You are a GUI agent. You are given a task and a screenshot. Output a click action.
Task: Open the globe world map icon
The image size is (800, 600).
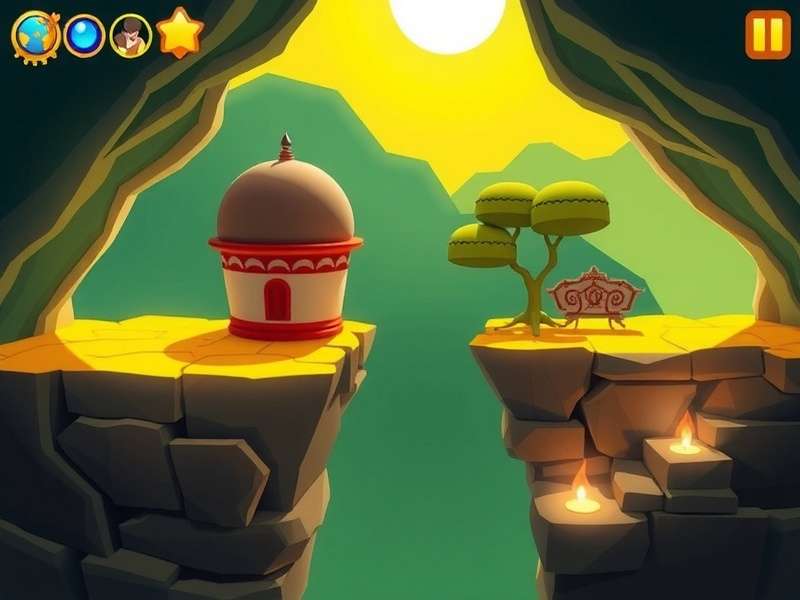36,36
